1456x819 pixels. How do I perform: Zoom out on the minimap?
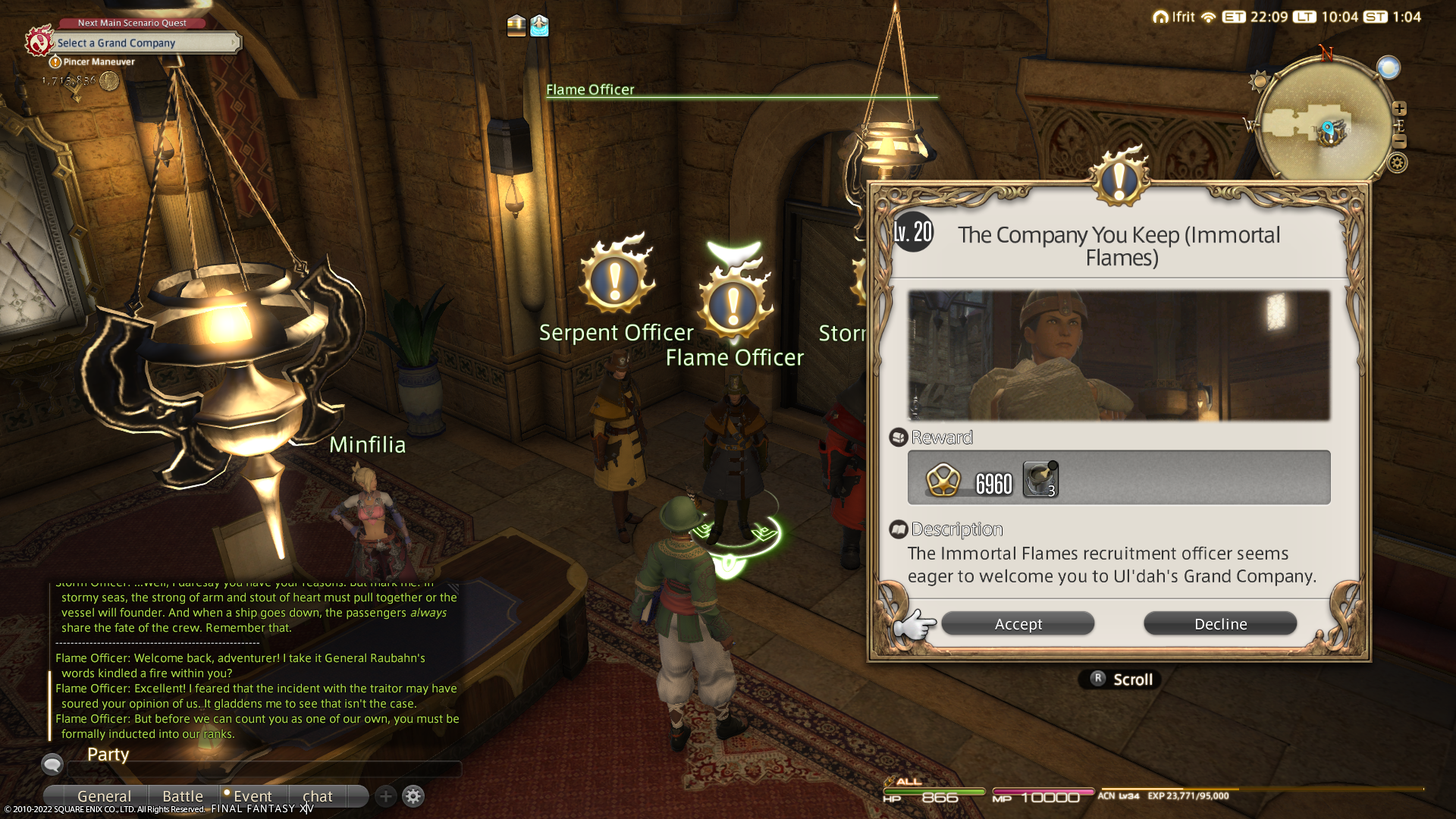tap(1399, 142)
